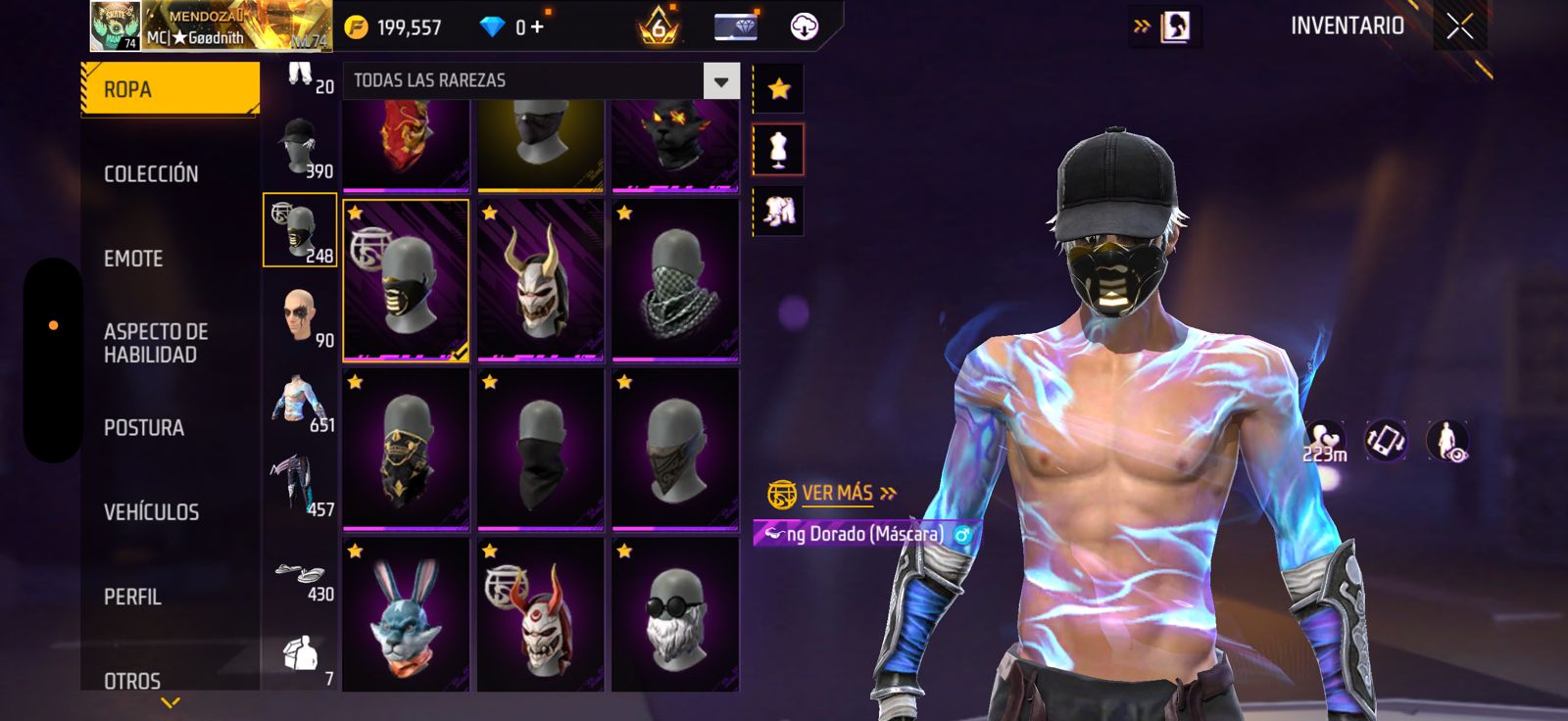This screenshot has width=1568, height=721.
Task: Choose the checkered scarf mask
Action: pos(675,280)
